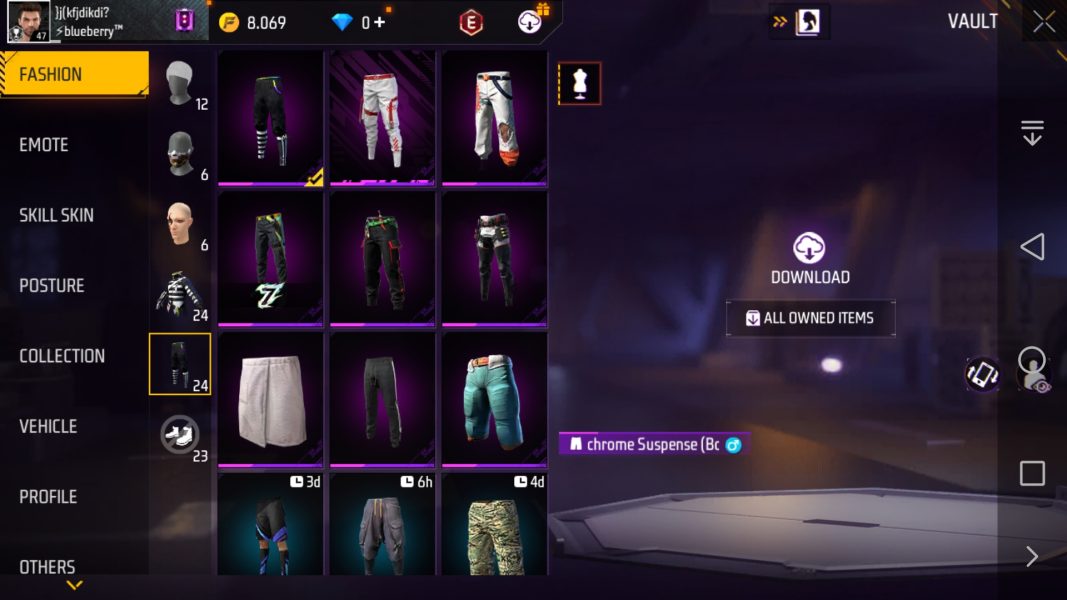Open the striped tops subcategory
Screen dimensions: 1067x600
click(180, 294)
